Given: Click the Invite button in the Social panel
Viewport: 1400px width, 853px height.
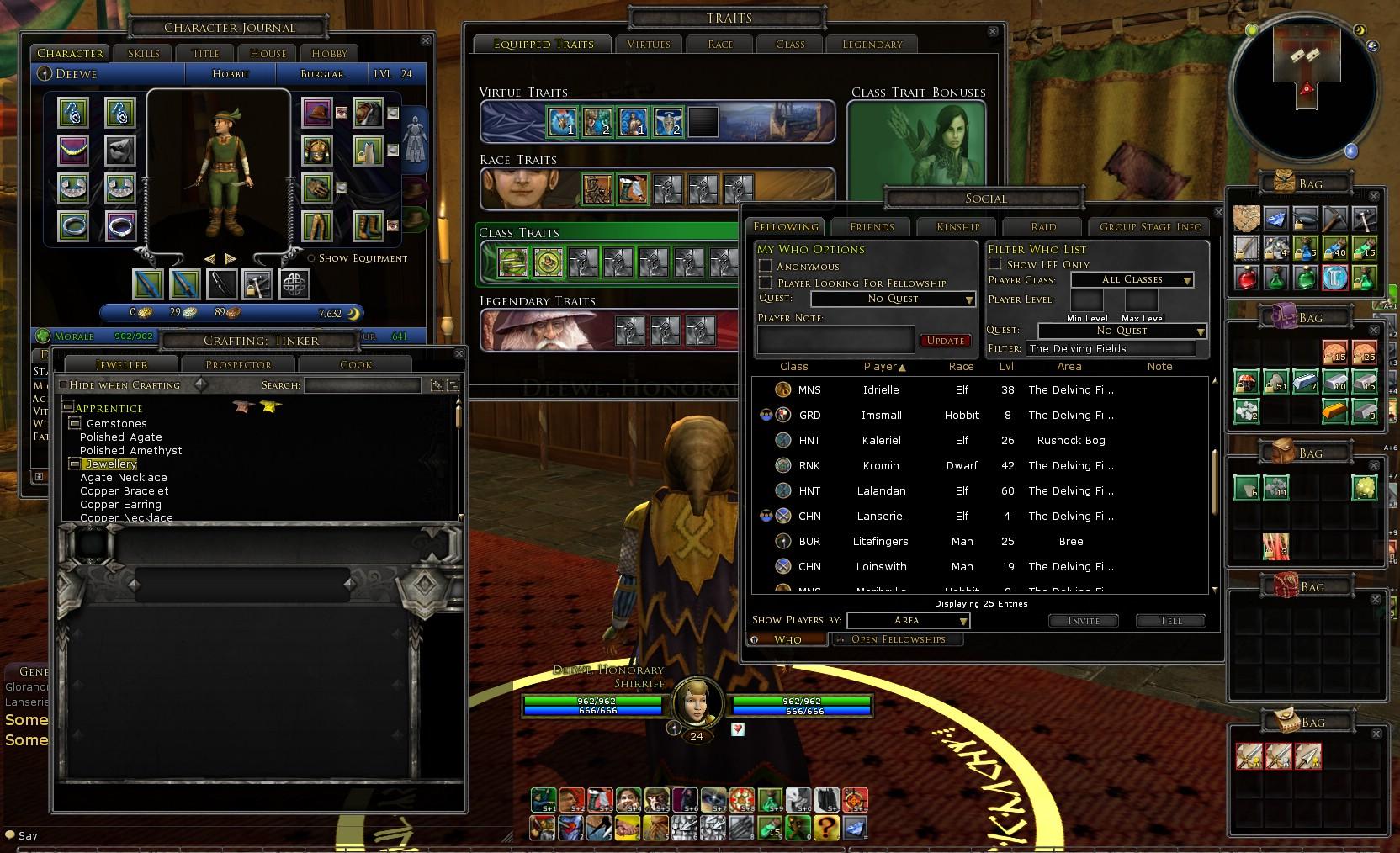Looking at the screenshot, I should pyautogui.click(x=1083, y=621).
